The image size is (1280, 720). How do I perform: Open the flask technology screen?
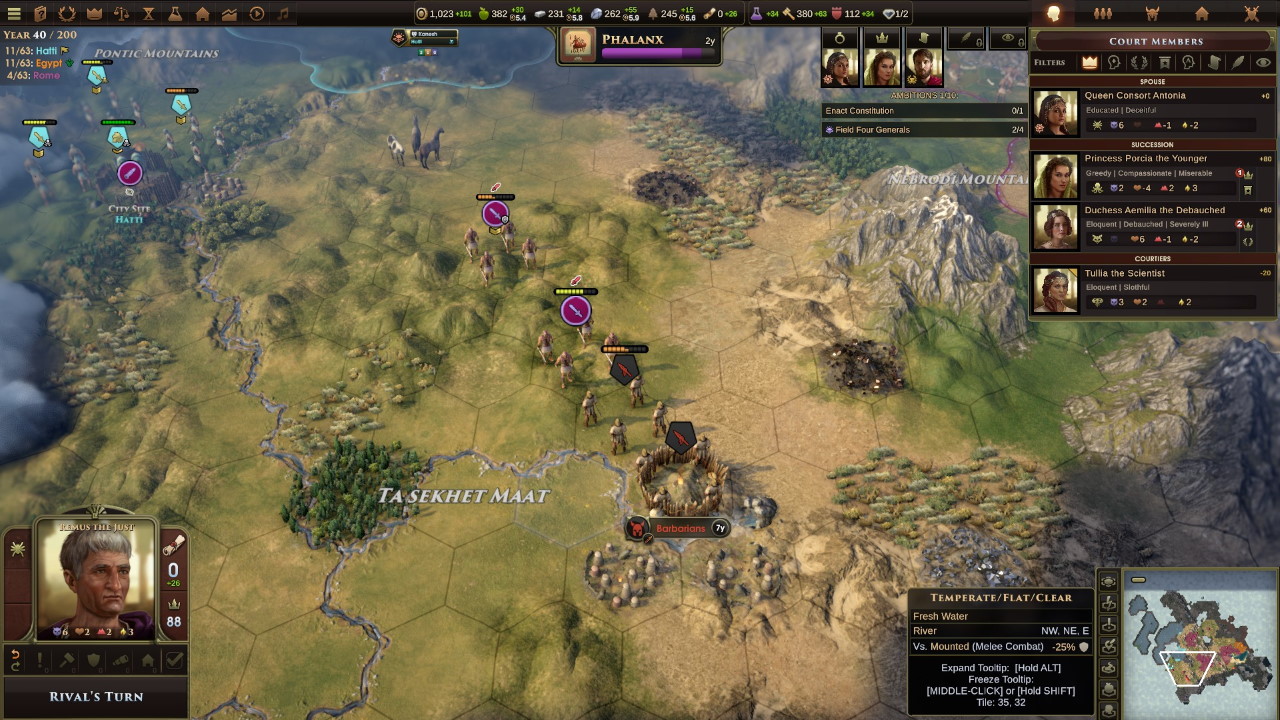(x=175, y=14)
